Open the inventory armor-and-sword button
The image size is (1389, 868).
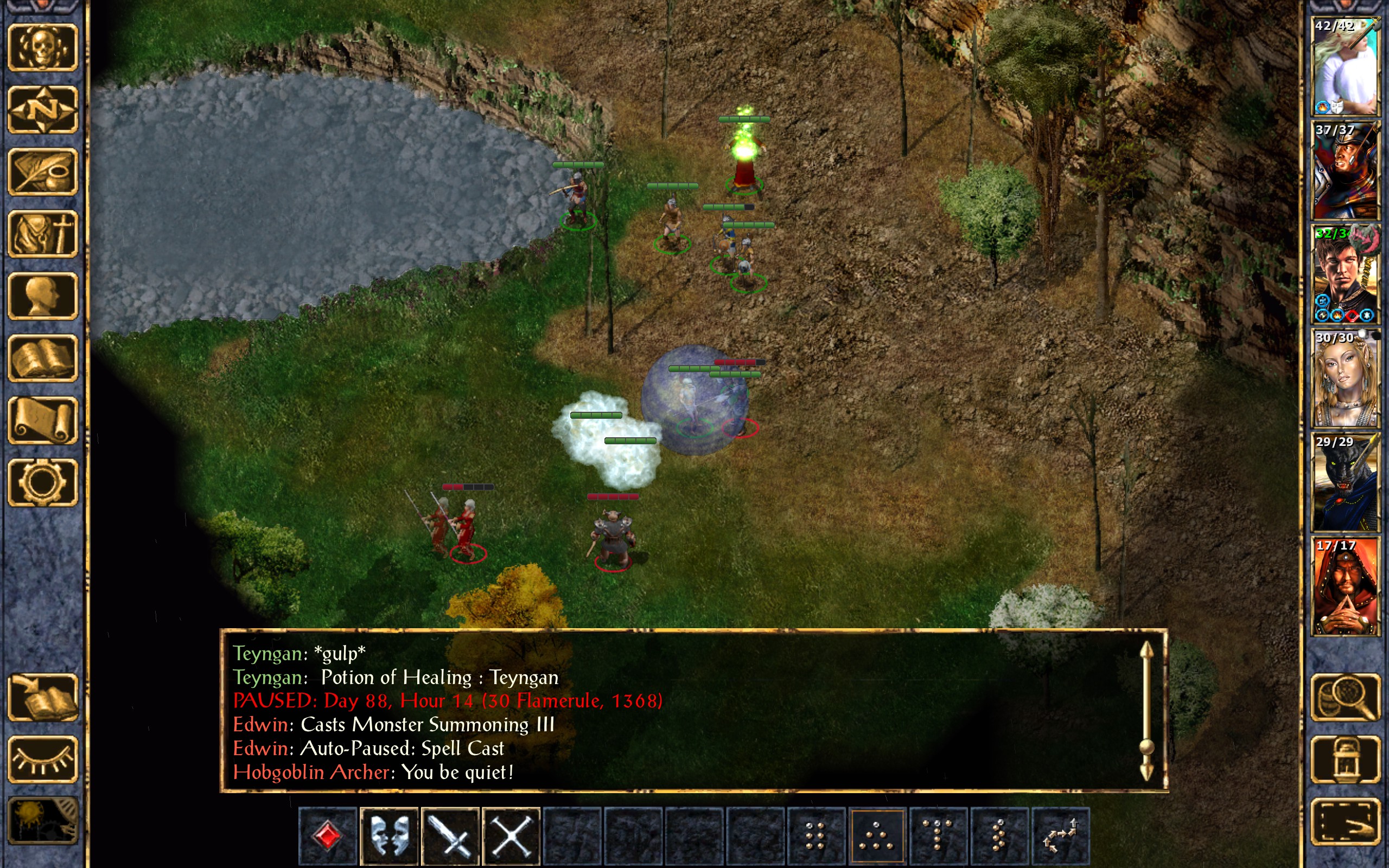pyautogui.click(x=42, y=234)
